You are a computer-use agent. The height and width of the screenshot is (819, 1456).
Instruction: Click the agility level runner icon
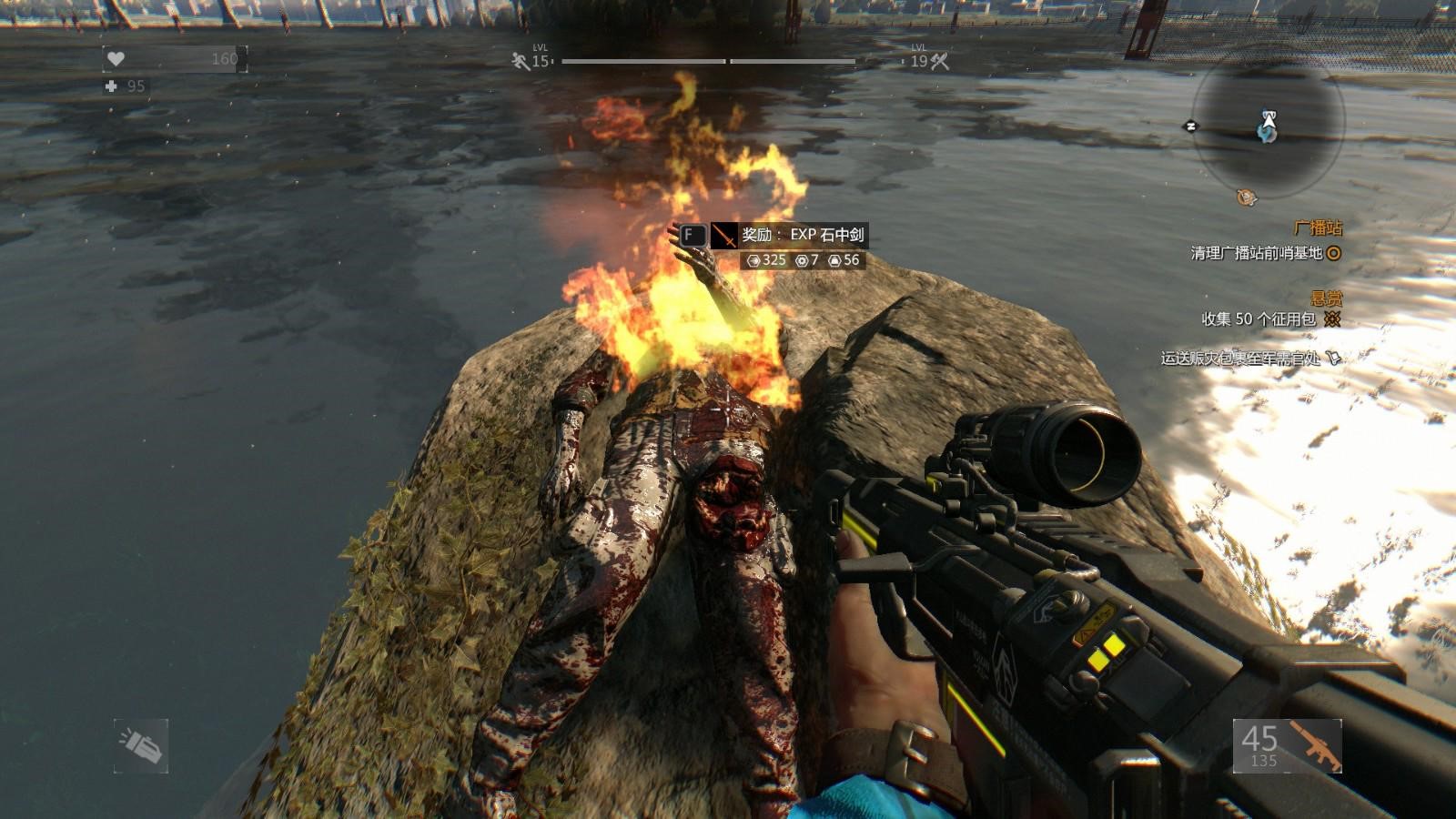point(521,61)
